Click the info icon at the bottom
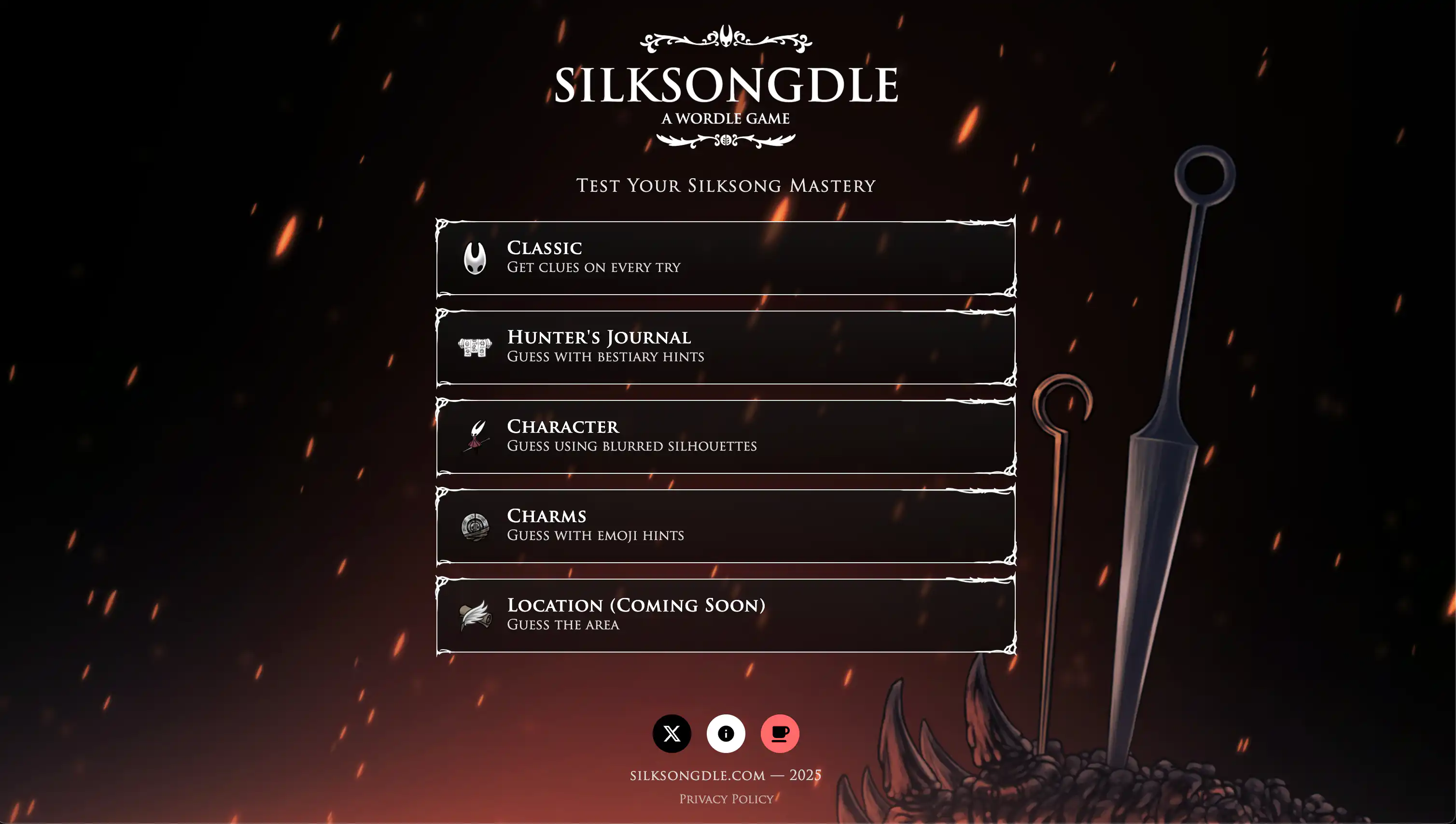1456x824 pixels. pyautogui.click(x=726, y=734)
